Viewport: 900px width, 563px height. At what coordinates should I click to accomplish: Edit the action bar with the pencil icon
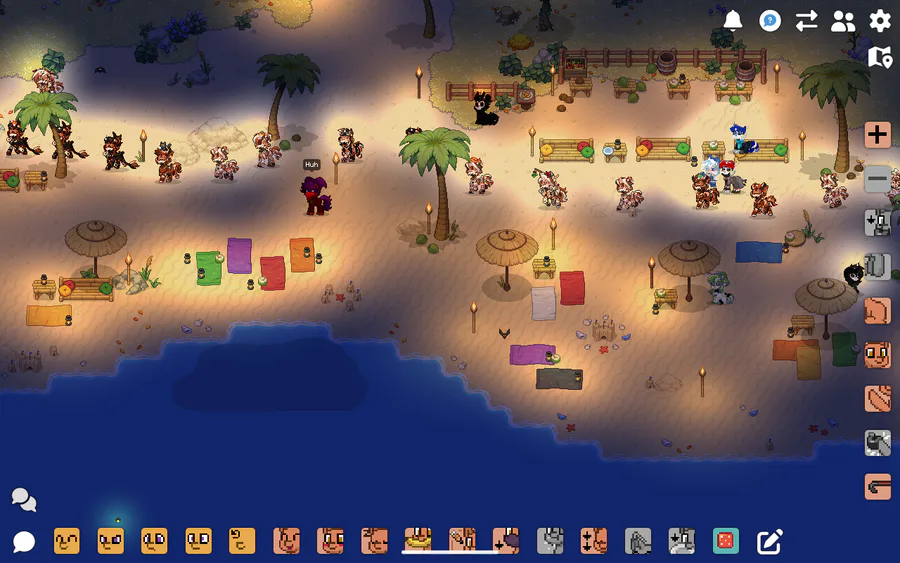click(x=769, y=542)
